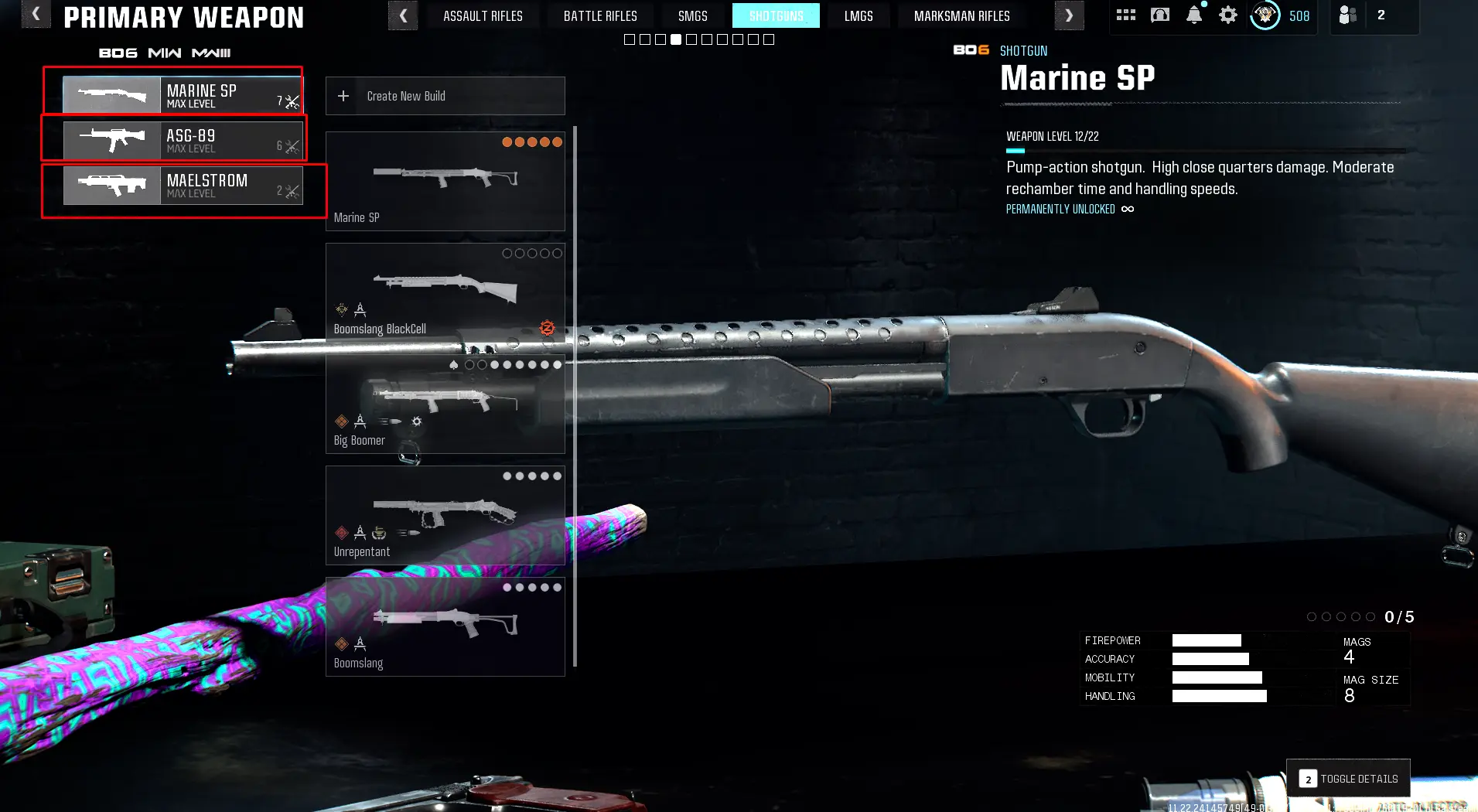Choose the LMGs tab
Viewport: 1478px width, 812px height.
point(858,16)
